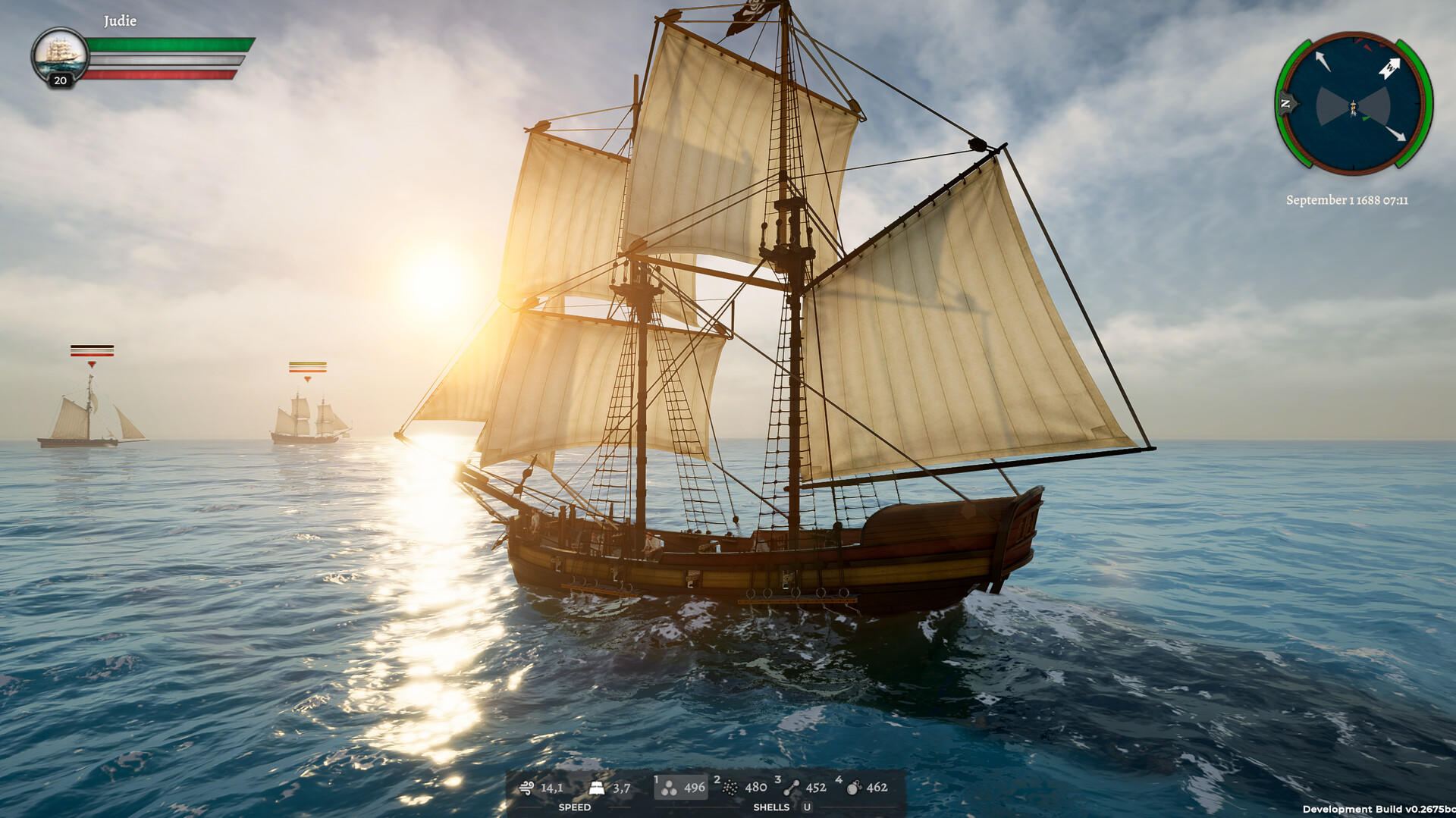Click the white W wind arrow on compass
The image size is (1456, 818).
click(x=1392, y=67)
